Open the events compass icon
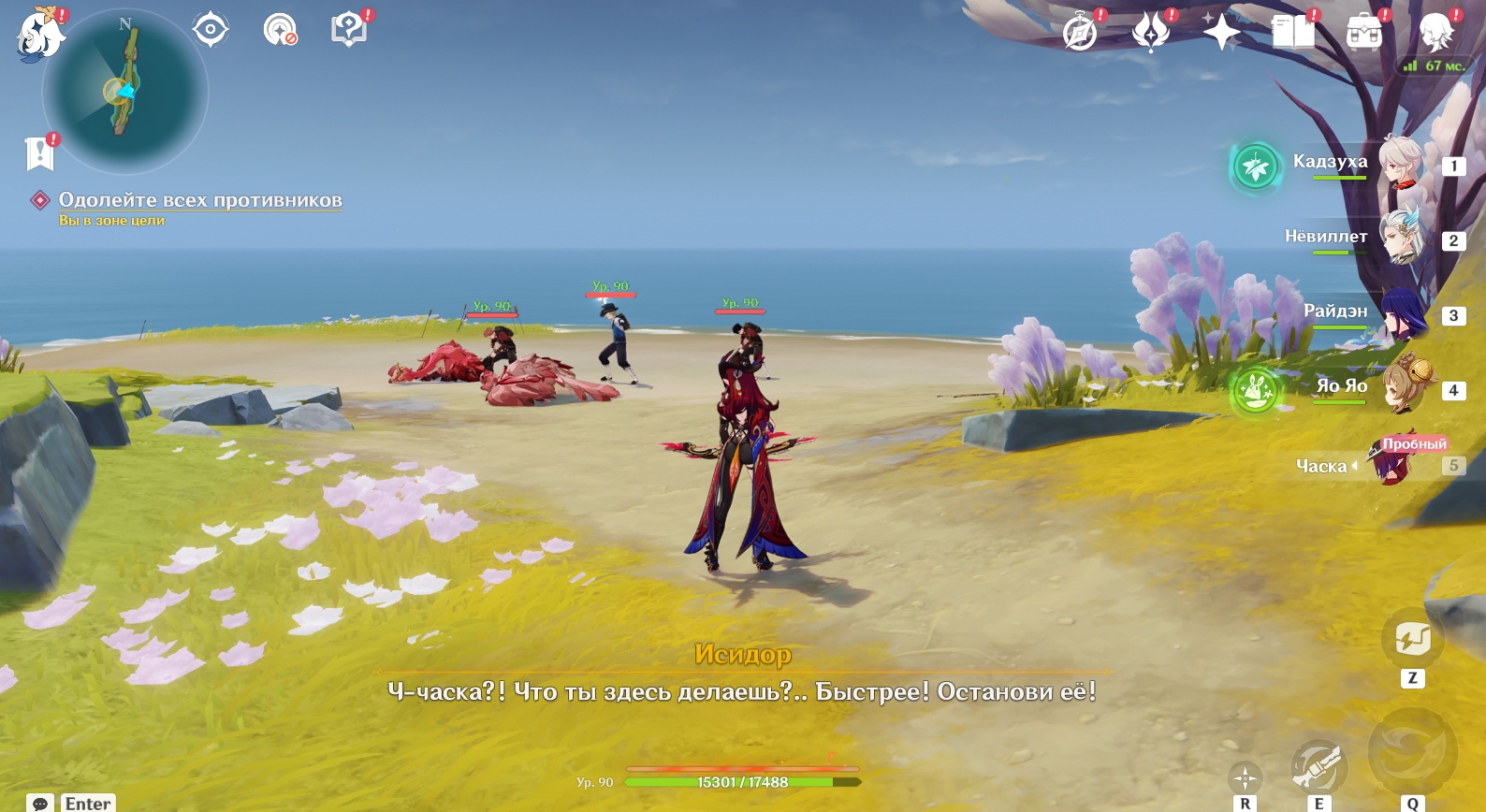1486x812 pixels. pyautogui.click(x=1080, y=33)
